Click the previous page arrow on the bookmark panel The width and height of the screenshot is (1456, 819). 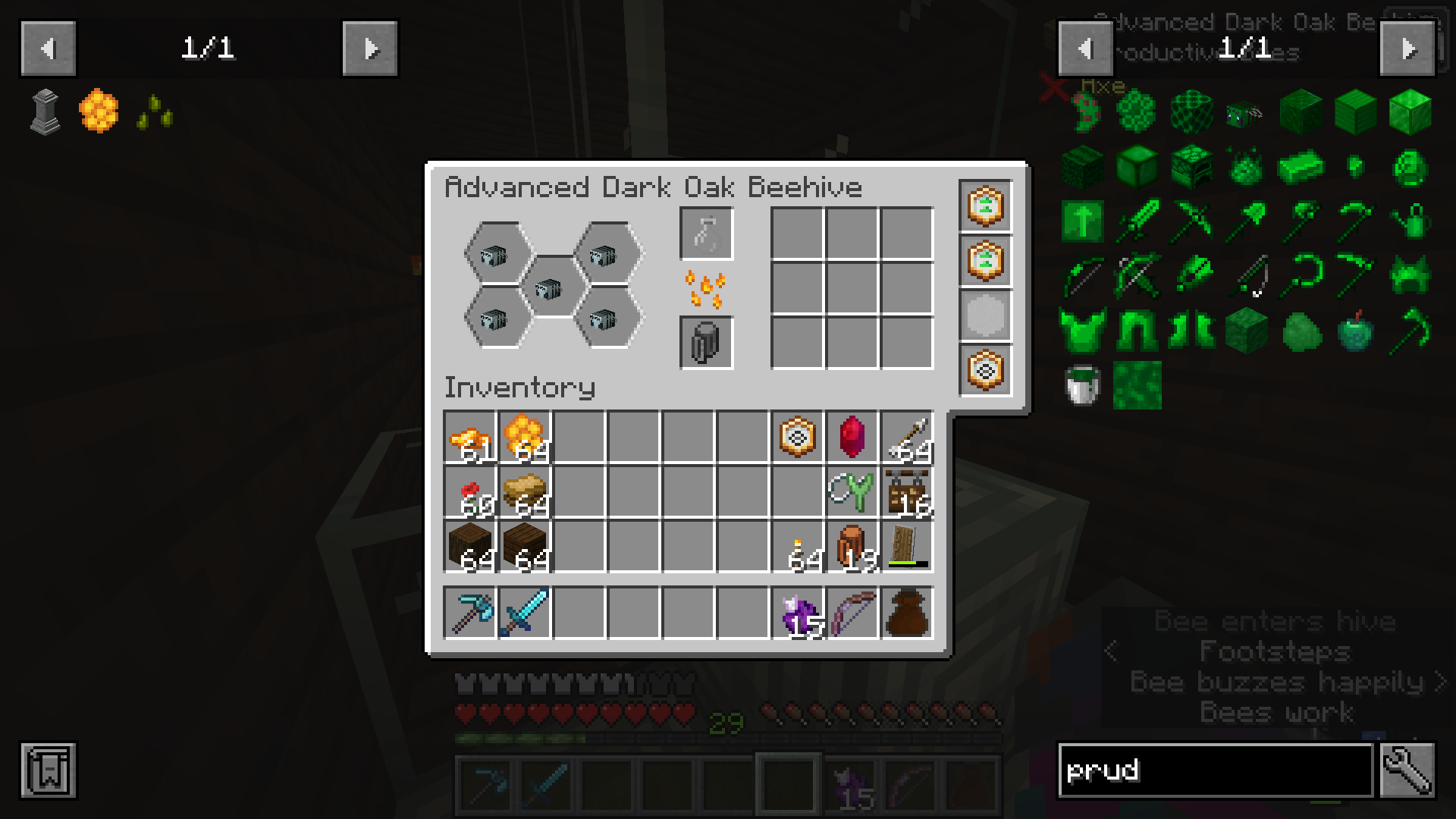[47, 48]
